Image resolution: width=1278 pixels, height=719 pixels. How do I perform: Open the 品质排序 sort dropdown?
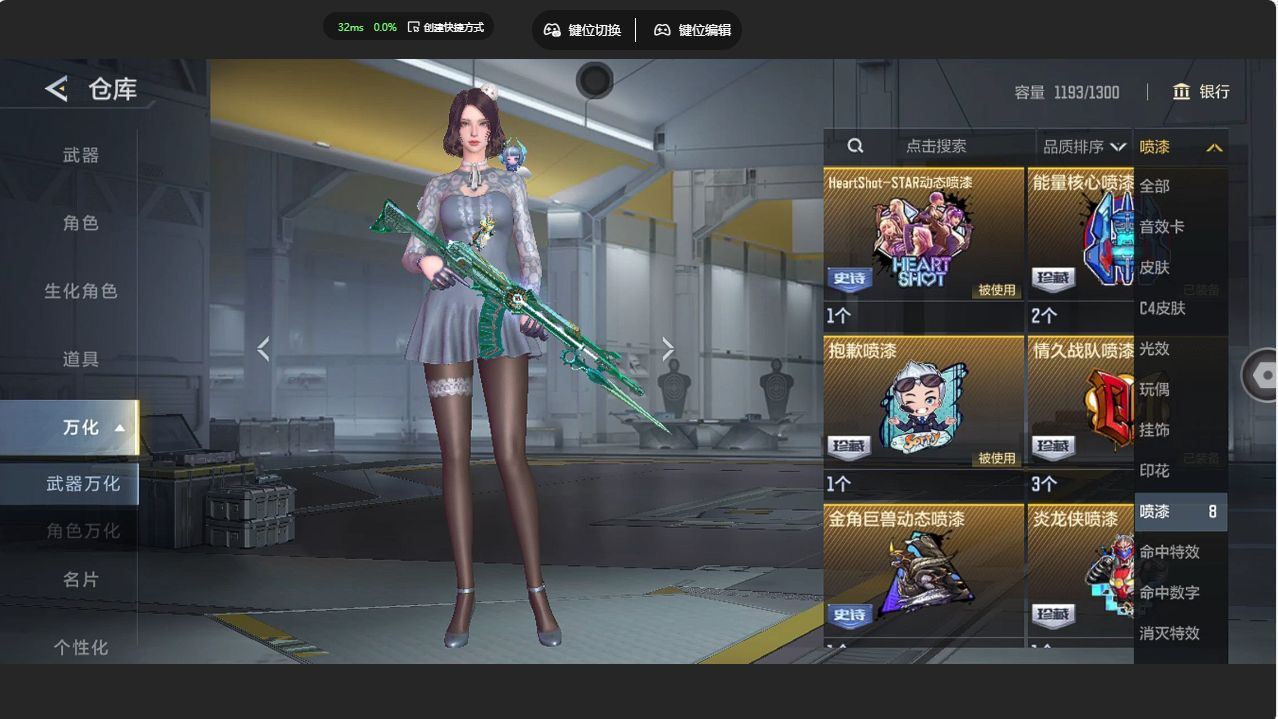(x=1084, y=147)
